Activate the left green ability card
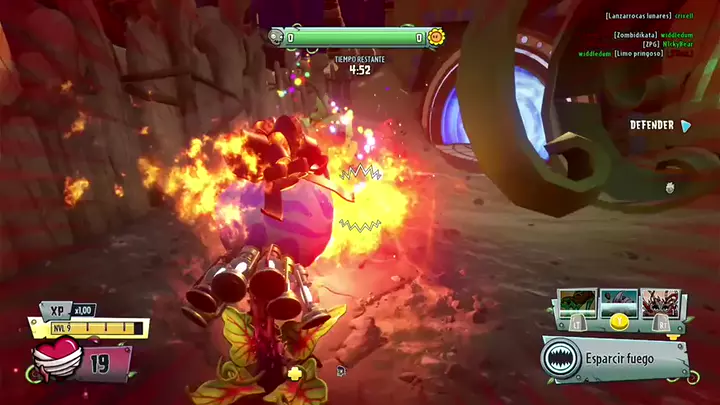720x405 pixels. 575,301
